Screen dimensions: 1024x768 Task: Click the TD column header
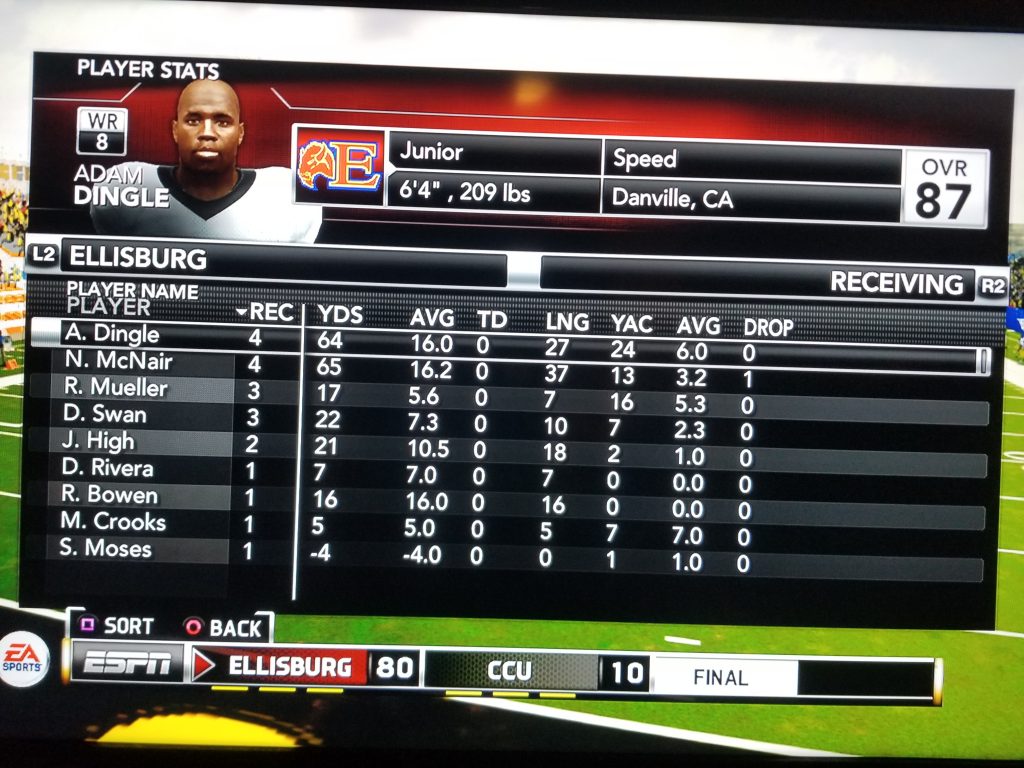pyautogui.click(x=492, y=320)
